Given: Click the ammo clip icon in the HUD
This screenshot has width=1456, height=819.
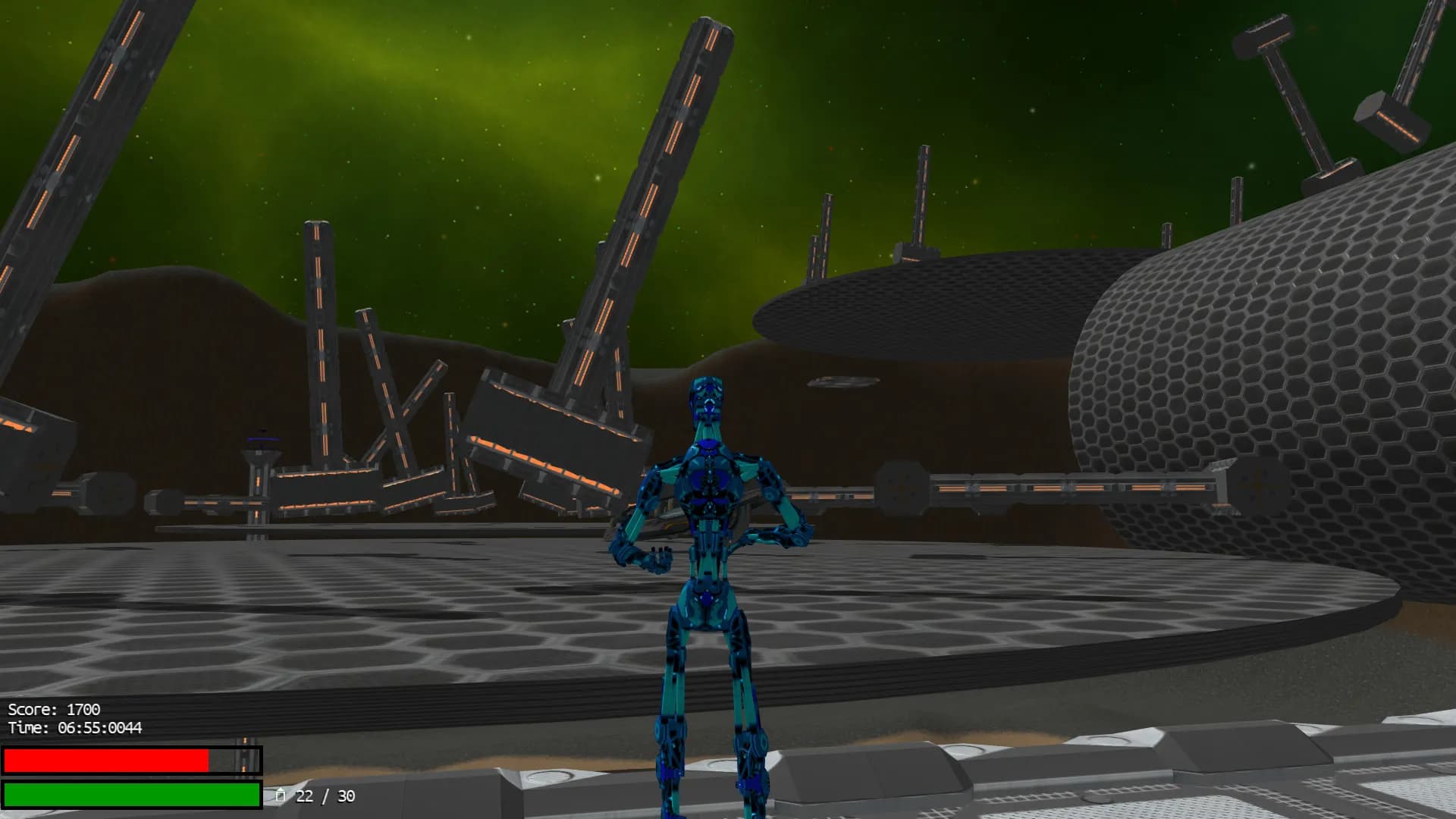Looking at the screenshot, I should point(281,796).
